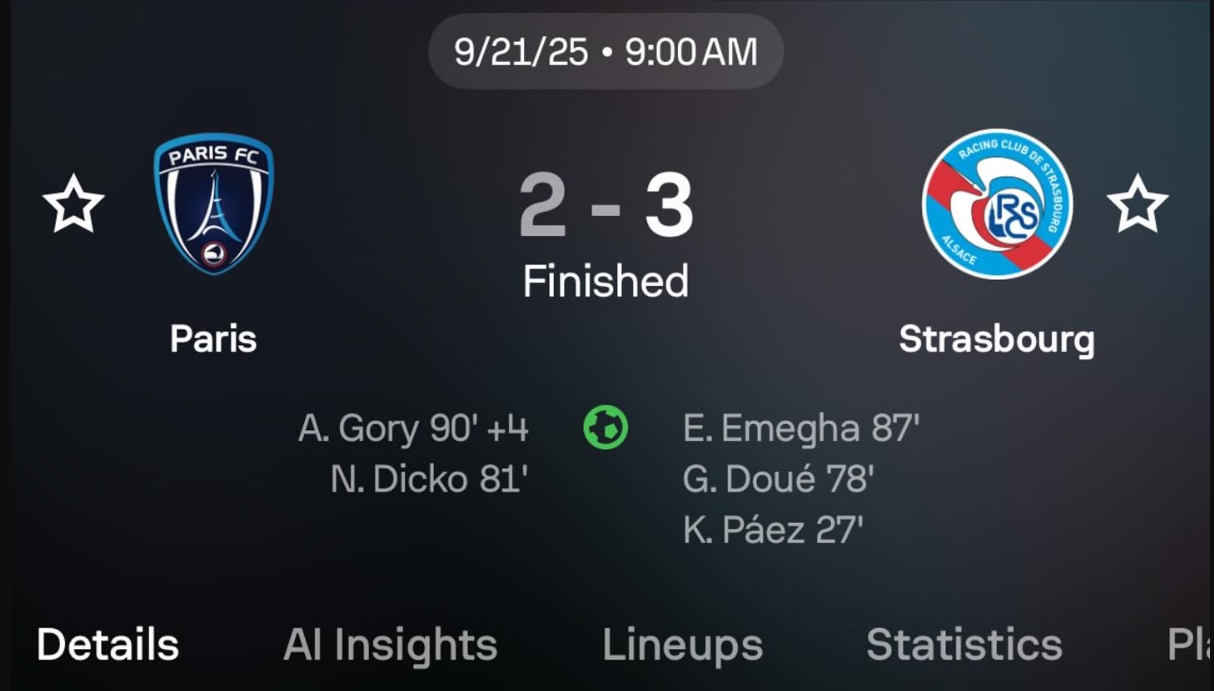Favorite Strasbourg with the star icon
The height and width of the screenshot is (691, 1214).
(x=1137, y=204)
